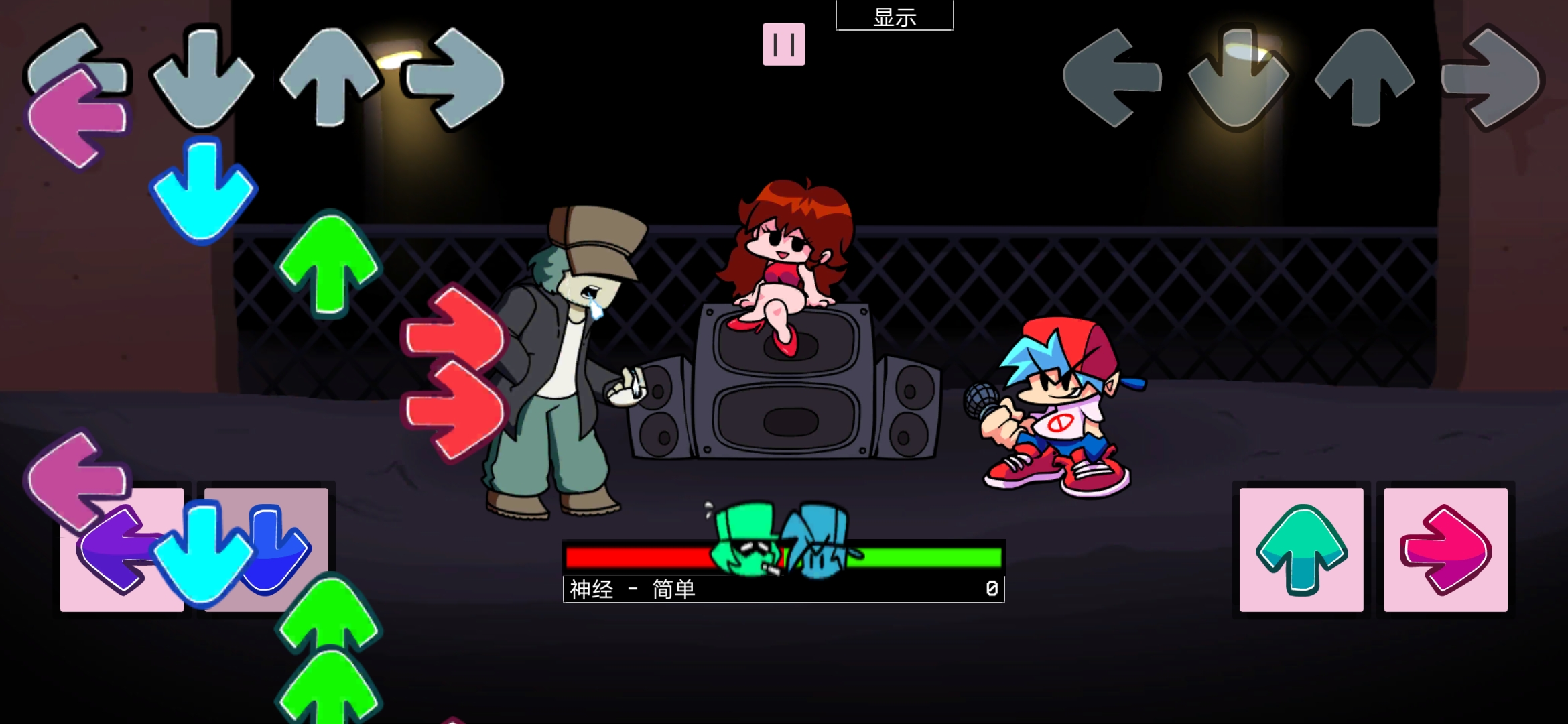Tap the 显示 (Show) button at the top
1568x724 pixels.
(x=895, y=15)
